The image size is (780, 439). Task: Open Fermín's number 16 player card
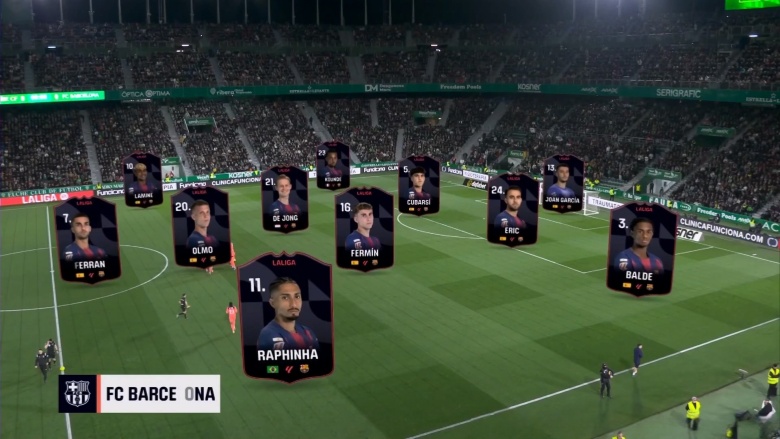pyautogui.click(x=364, y=229)
